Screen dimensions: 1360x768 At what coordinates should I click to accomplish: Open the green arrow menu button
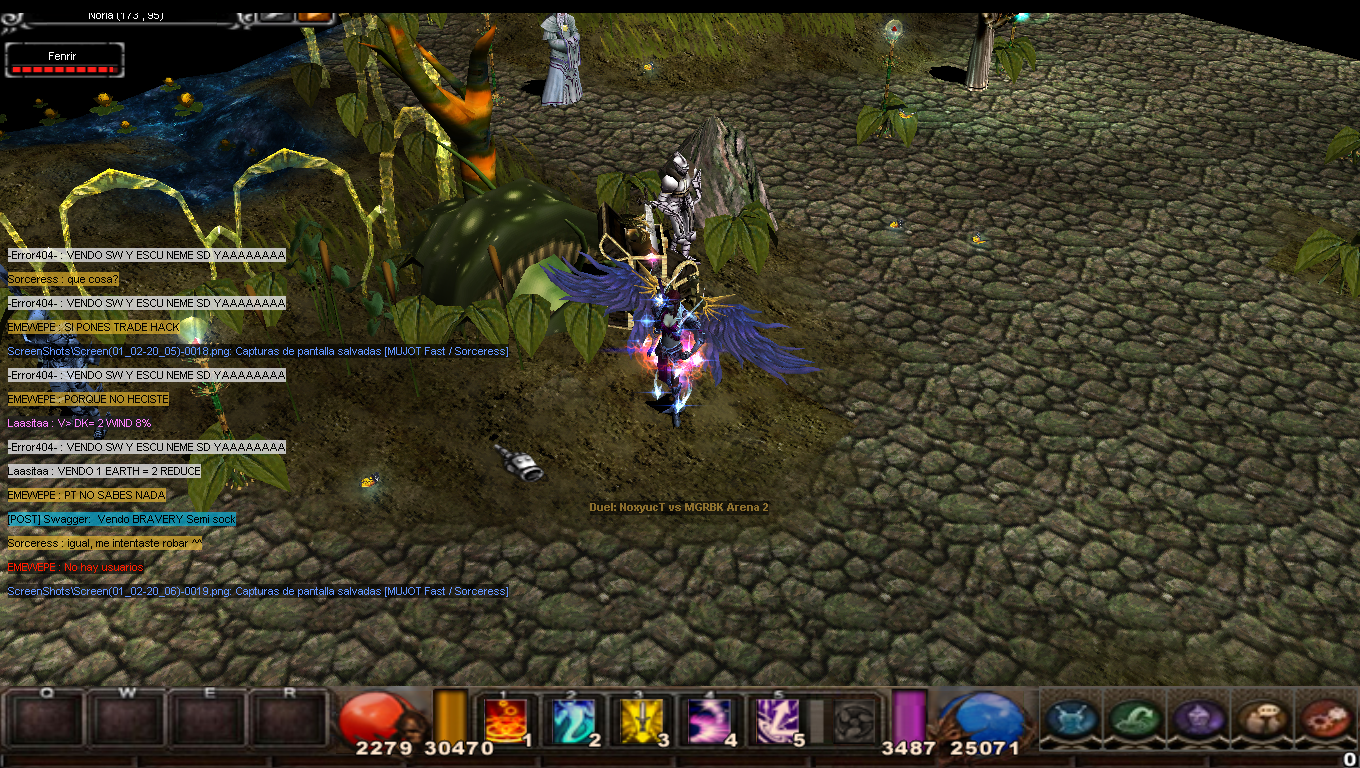tap(1133, 719)
